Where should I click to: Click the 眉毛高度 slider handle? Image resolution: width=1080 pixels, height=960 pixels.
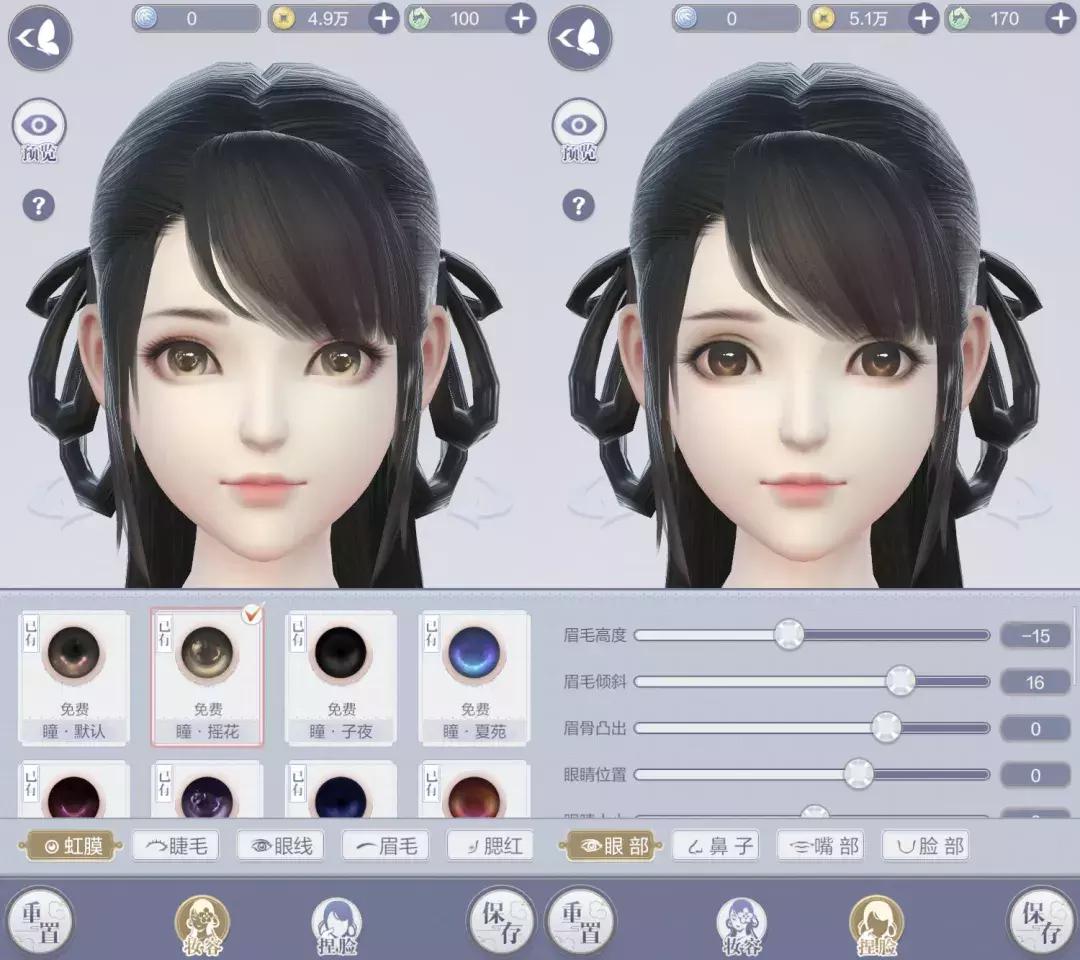tap(789, 634)
